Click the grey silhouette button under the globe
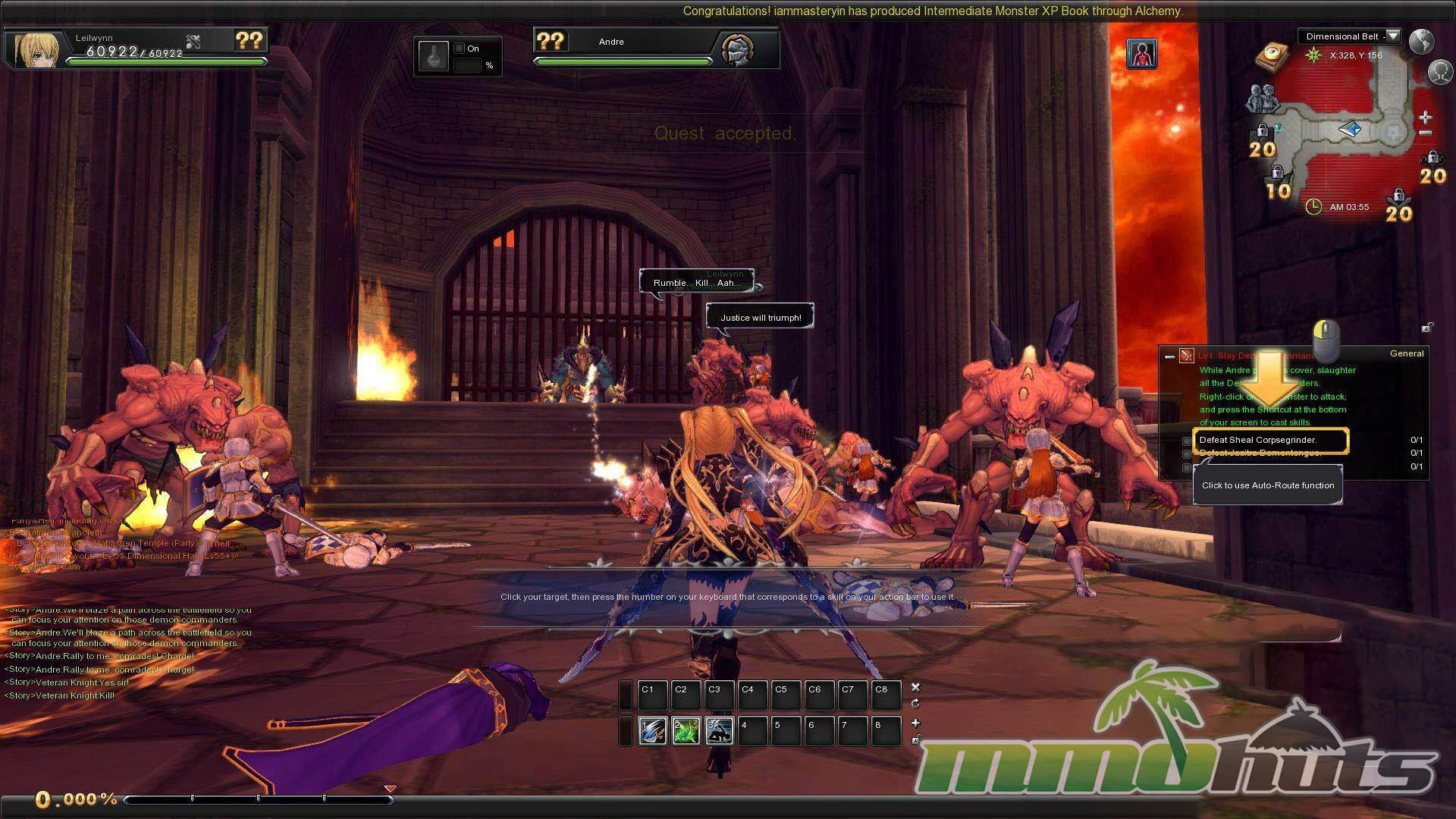1456x819 pixels. click(1440, 72)
